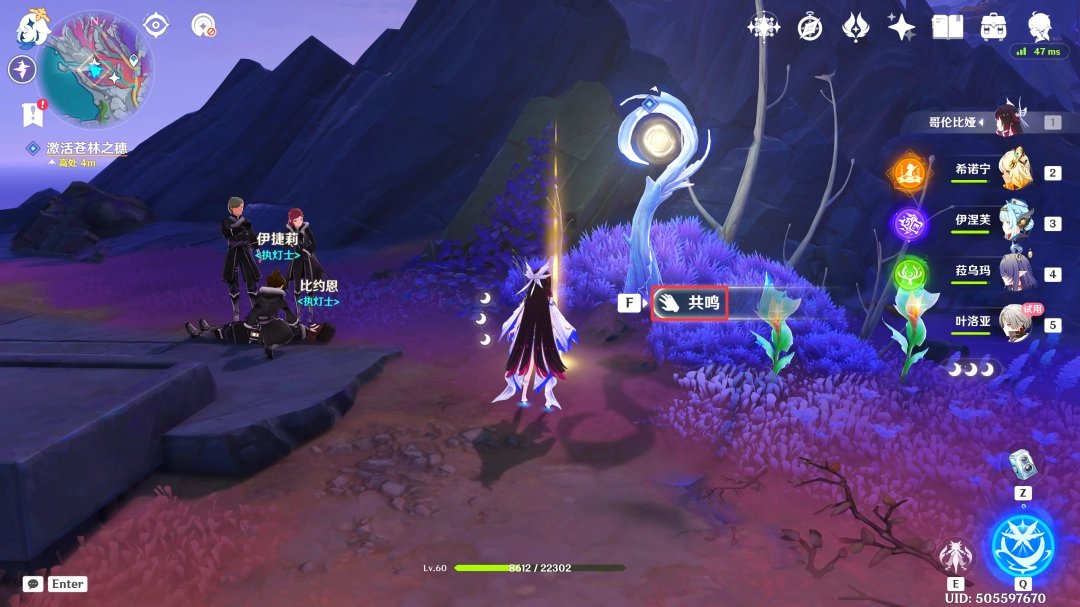Open the map via the minimap
The width and height of the screenshot is (1080, 607).
click(x=95, y=70)
